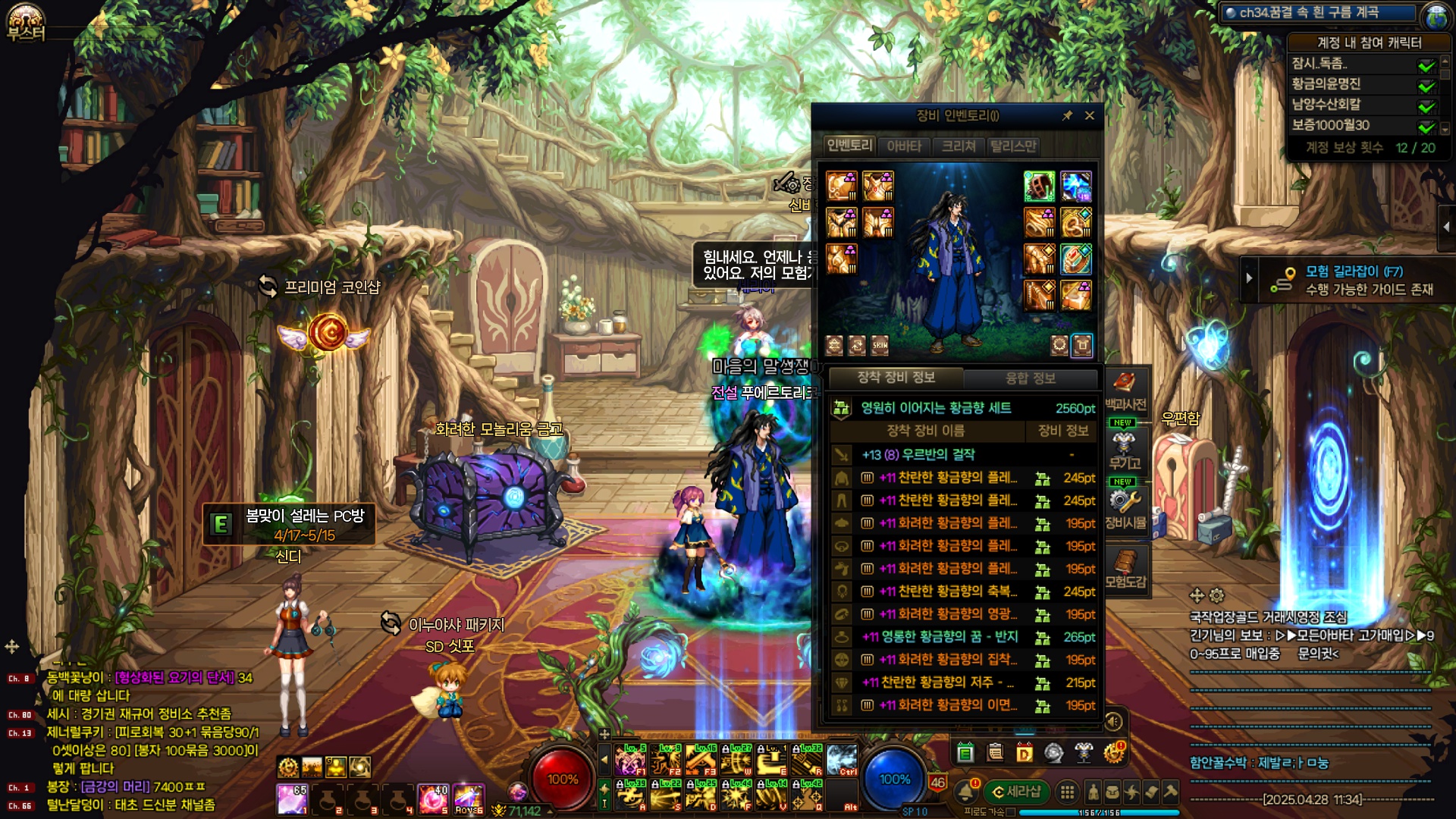Viewport: 1456px width, 819px height.
Task: Select the 탈리스만 tab
Action: click(1013, 146)
